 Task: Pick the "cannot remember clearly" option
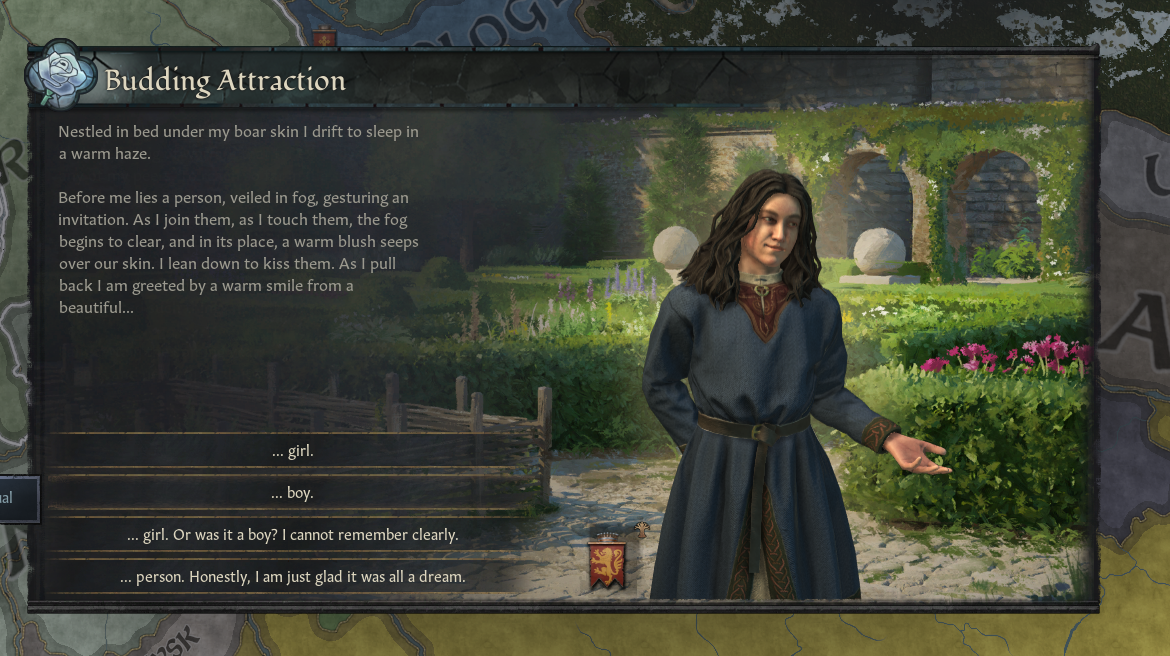point(292,535)
